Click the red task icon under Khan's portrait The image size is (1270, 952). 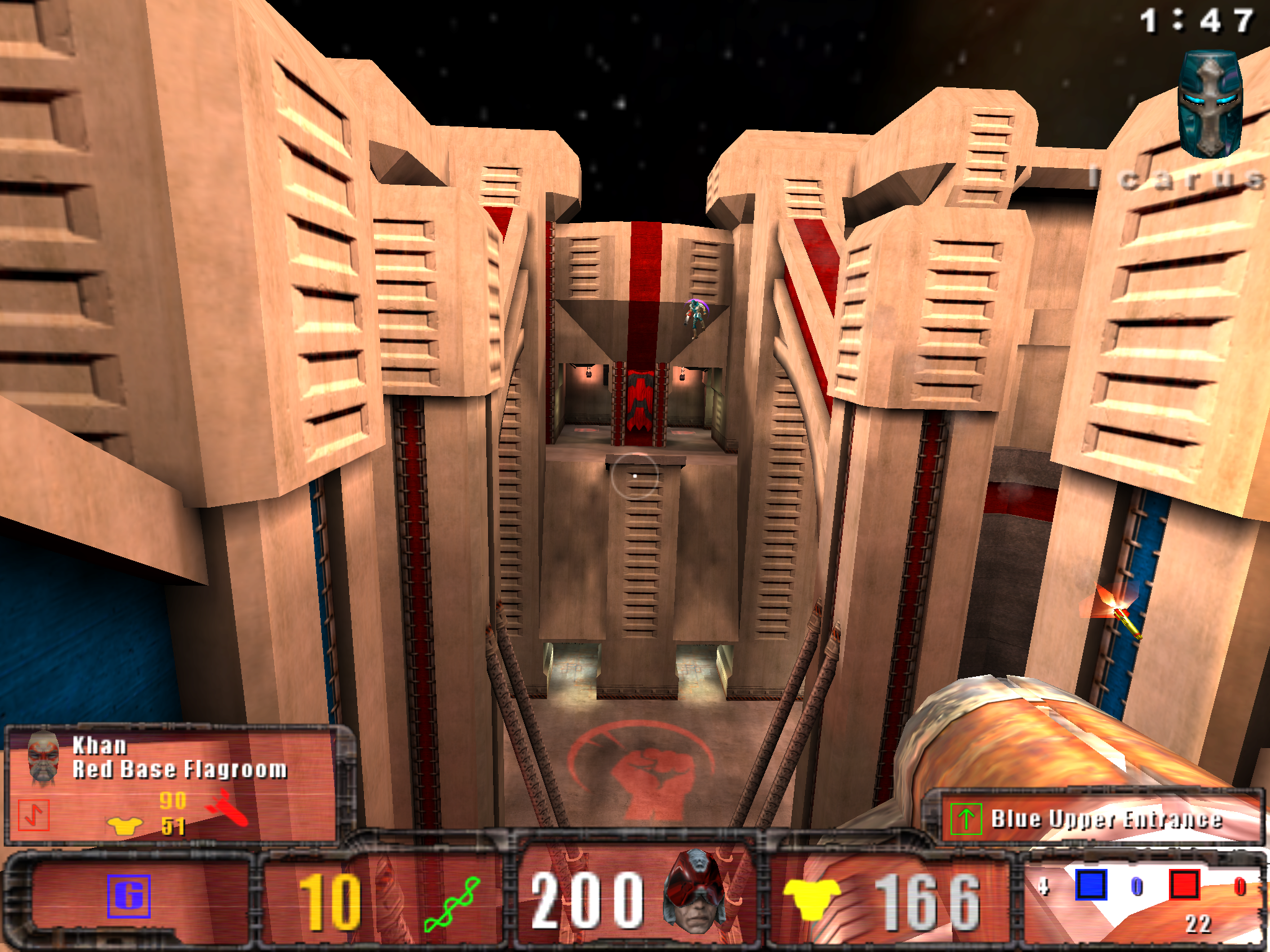33,814
